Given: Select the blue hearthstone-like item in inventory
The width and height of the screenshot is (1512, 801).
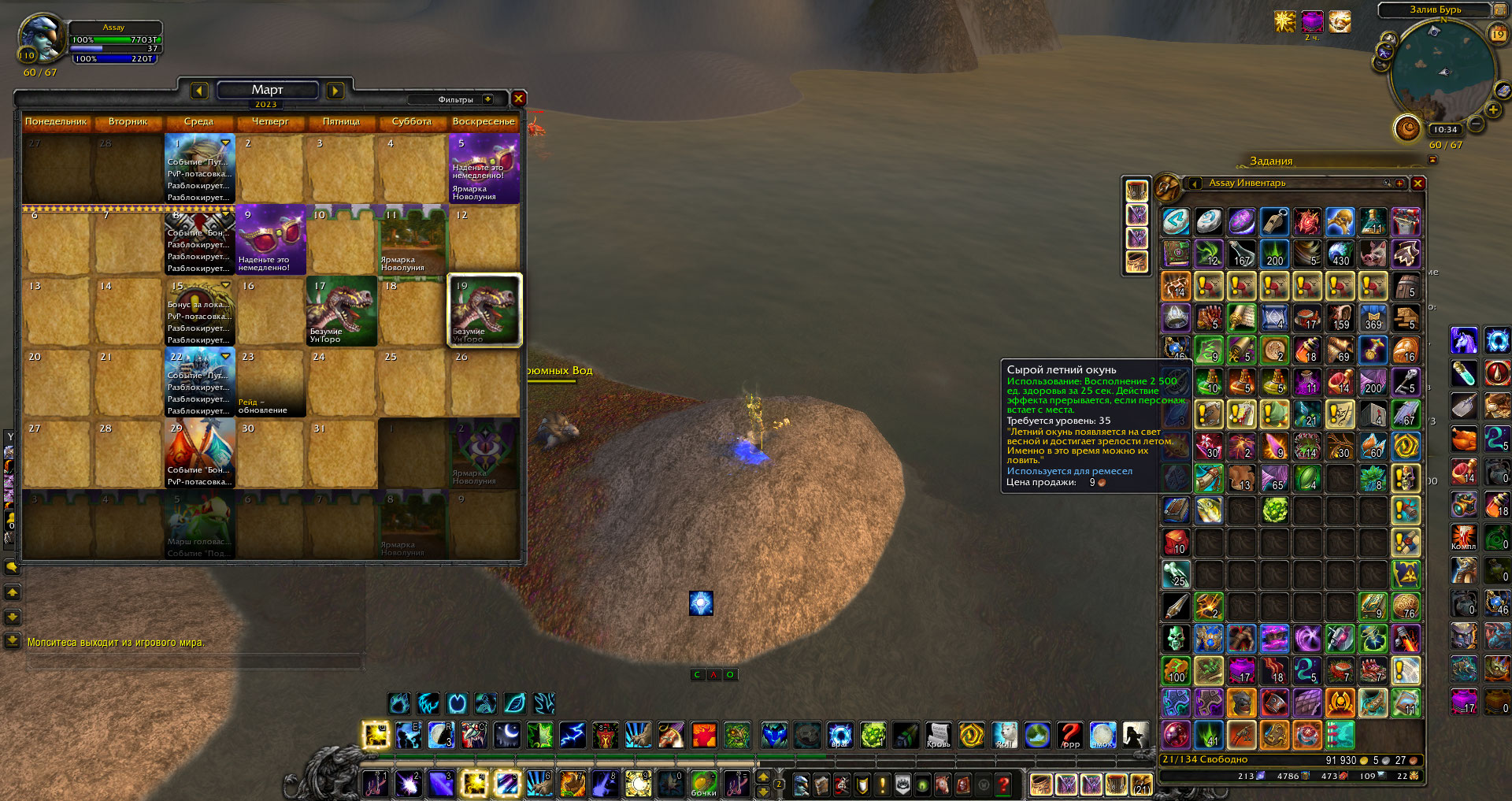Looking at the screenshot, I should pyautogui.click(x=1176, y=222).
